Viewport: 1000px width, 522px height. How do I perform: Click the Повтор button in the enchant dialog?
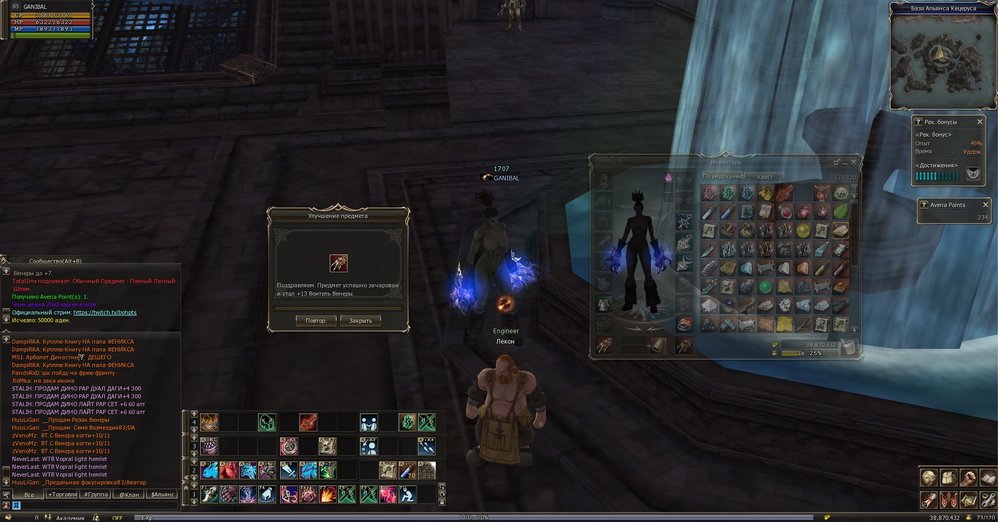click(x=316, y=321)
